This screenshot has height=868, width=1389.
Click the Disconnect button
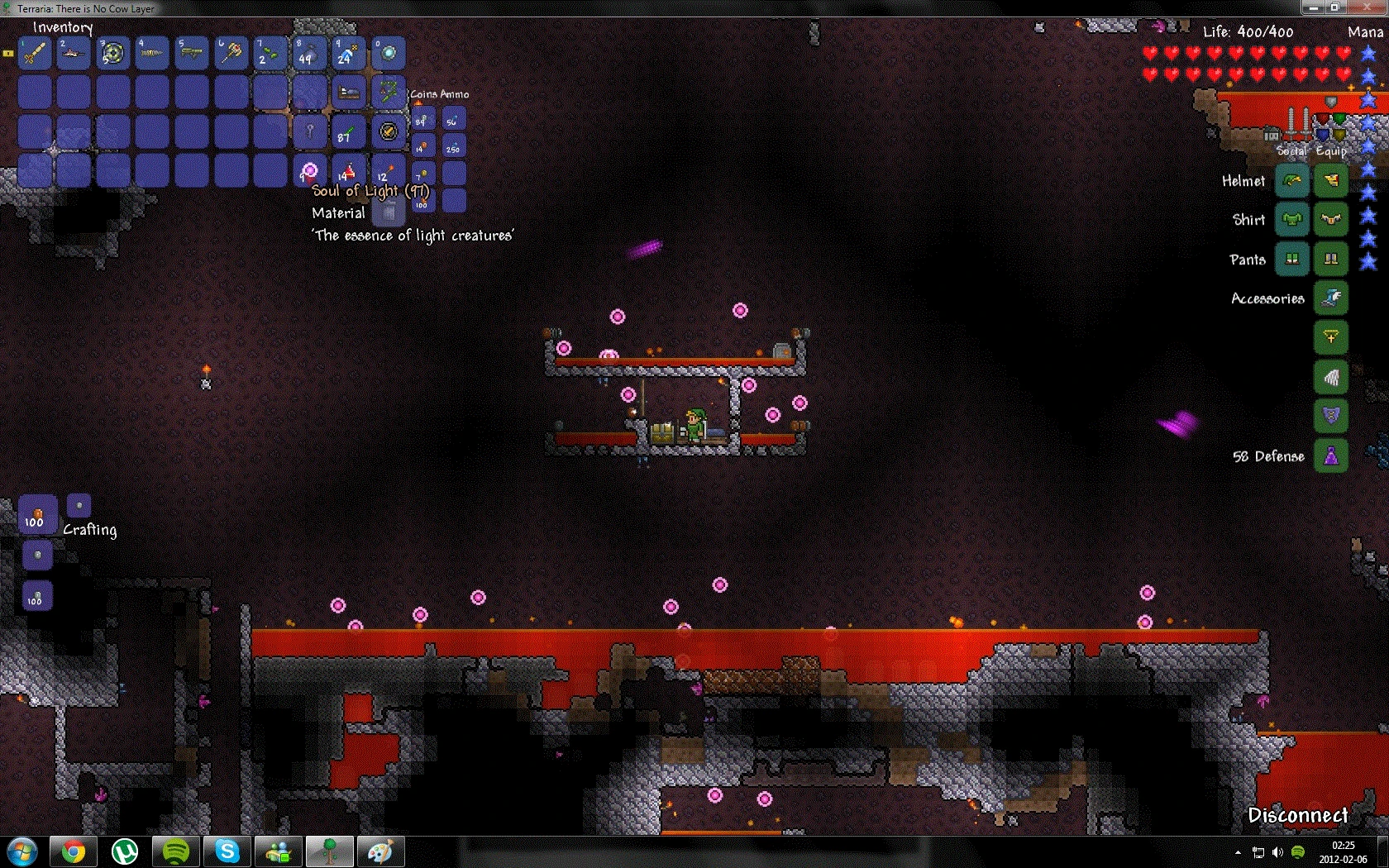1298,815
